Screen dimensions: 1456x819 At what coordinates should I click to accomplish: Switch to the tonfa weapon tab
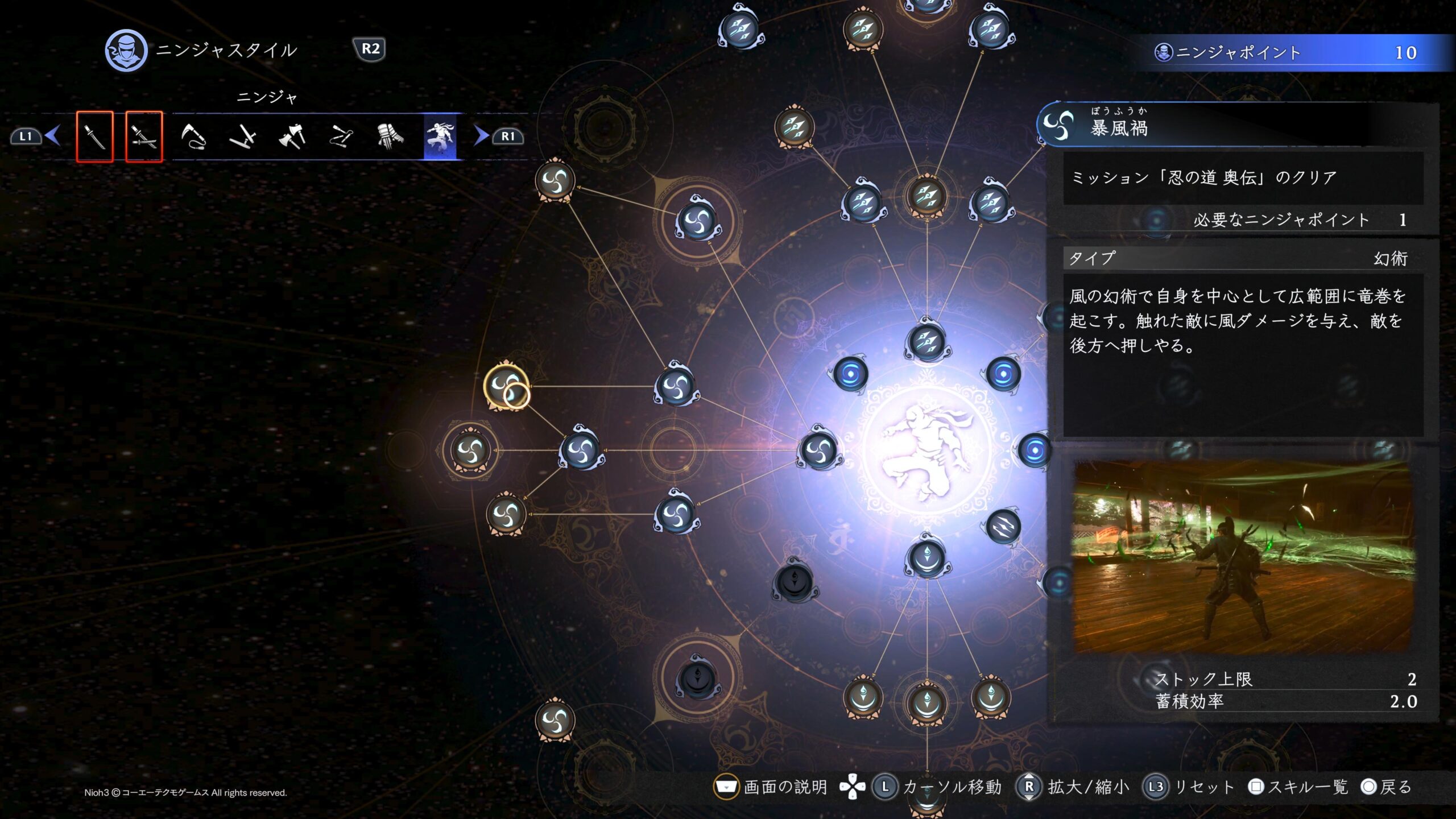(x=243, y=136)
